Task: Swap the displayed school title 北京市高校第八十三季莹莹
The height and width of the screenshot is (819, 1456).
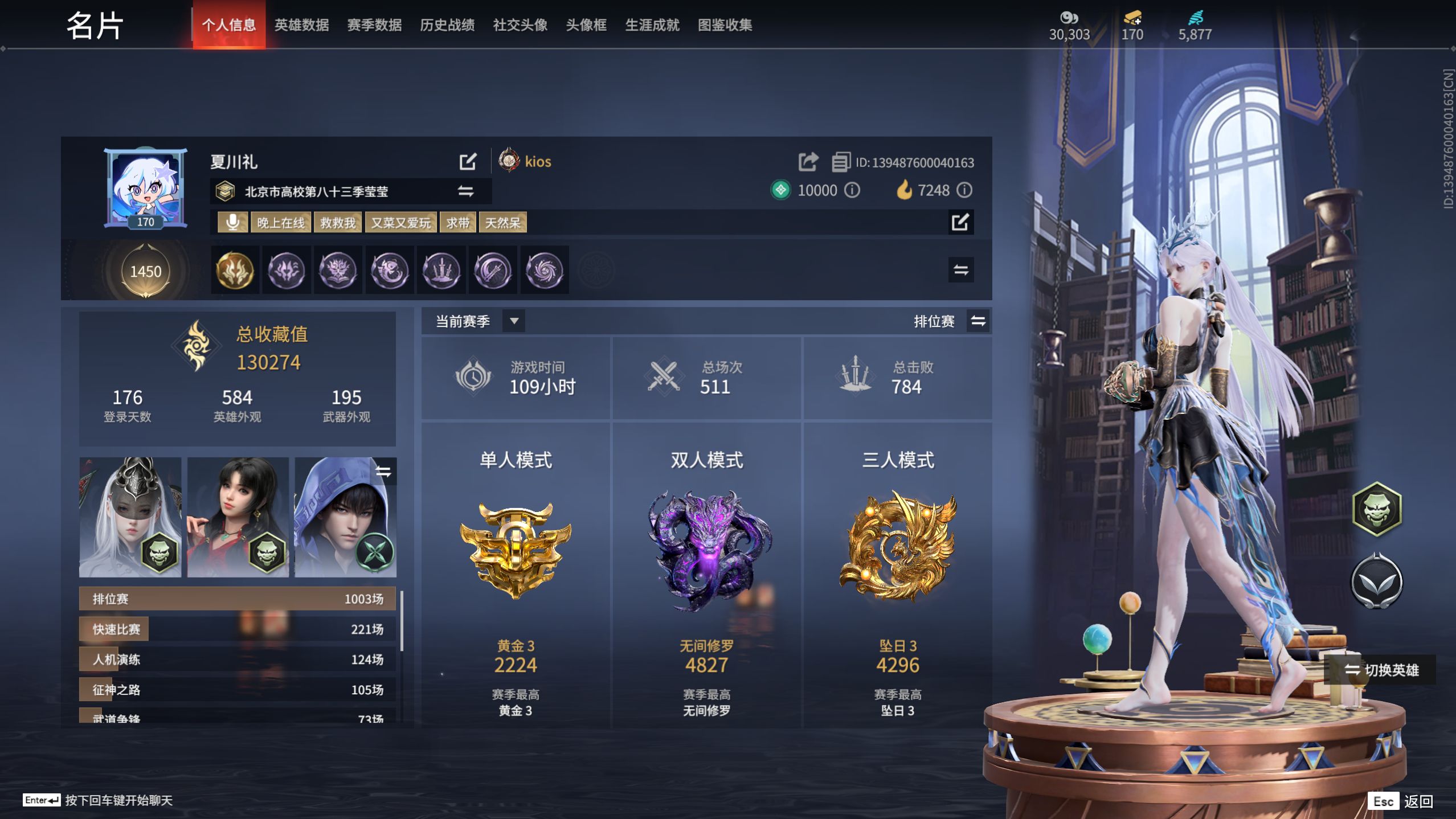Action: (466, 191)
